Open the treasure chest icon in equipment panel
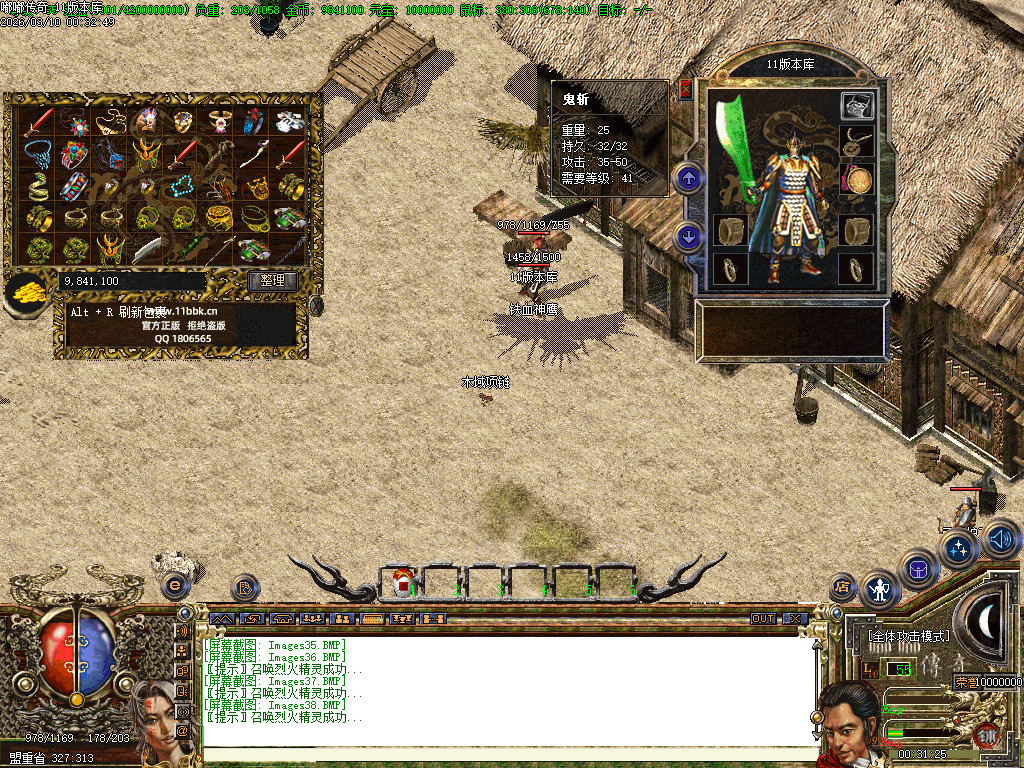The width and height of the screenshot is (1024, 768). coord(857,106)
